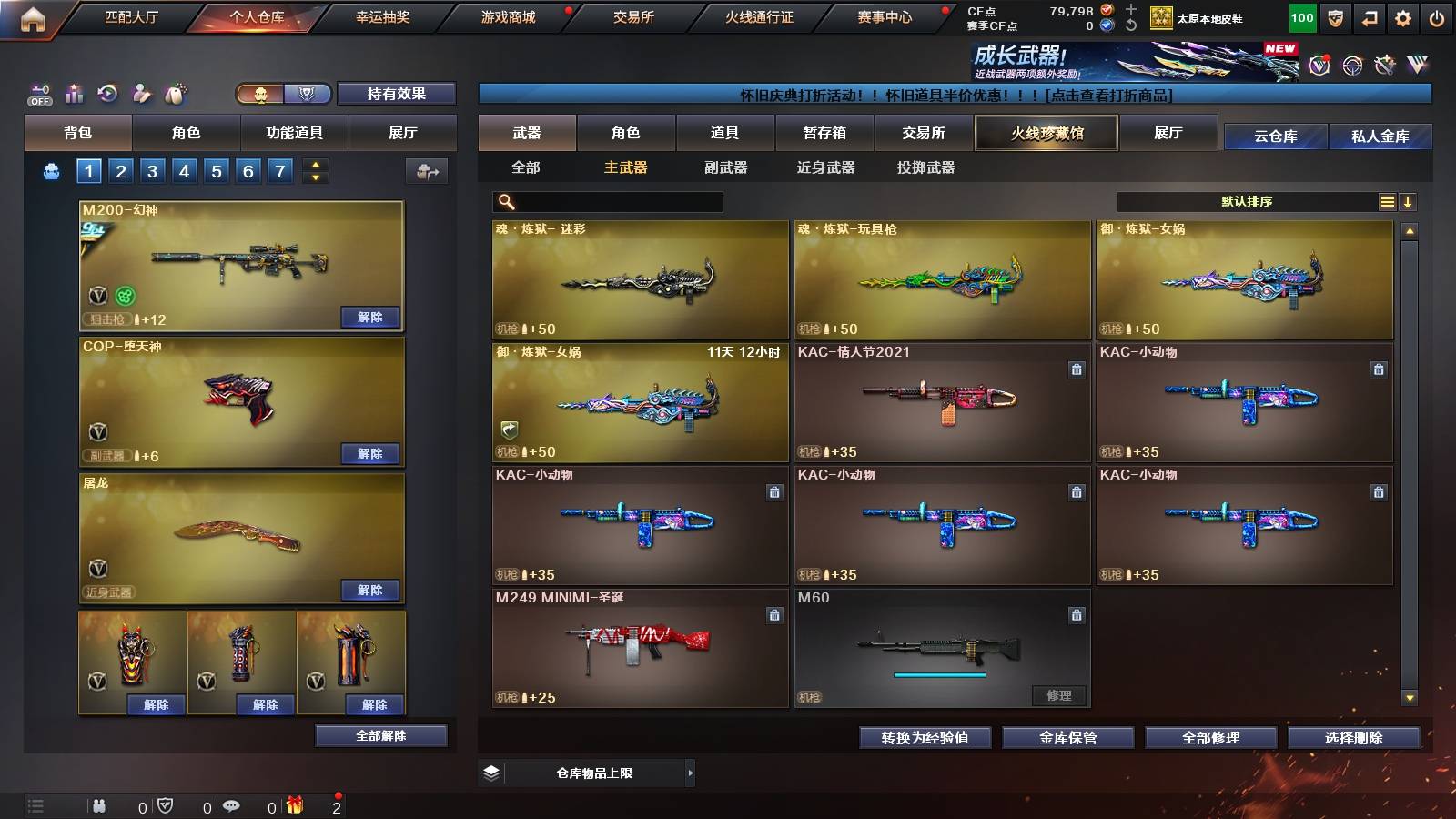
Task: Open the rankings bar-chart icon above the backpack
Action: click(74, 92)
